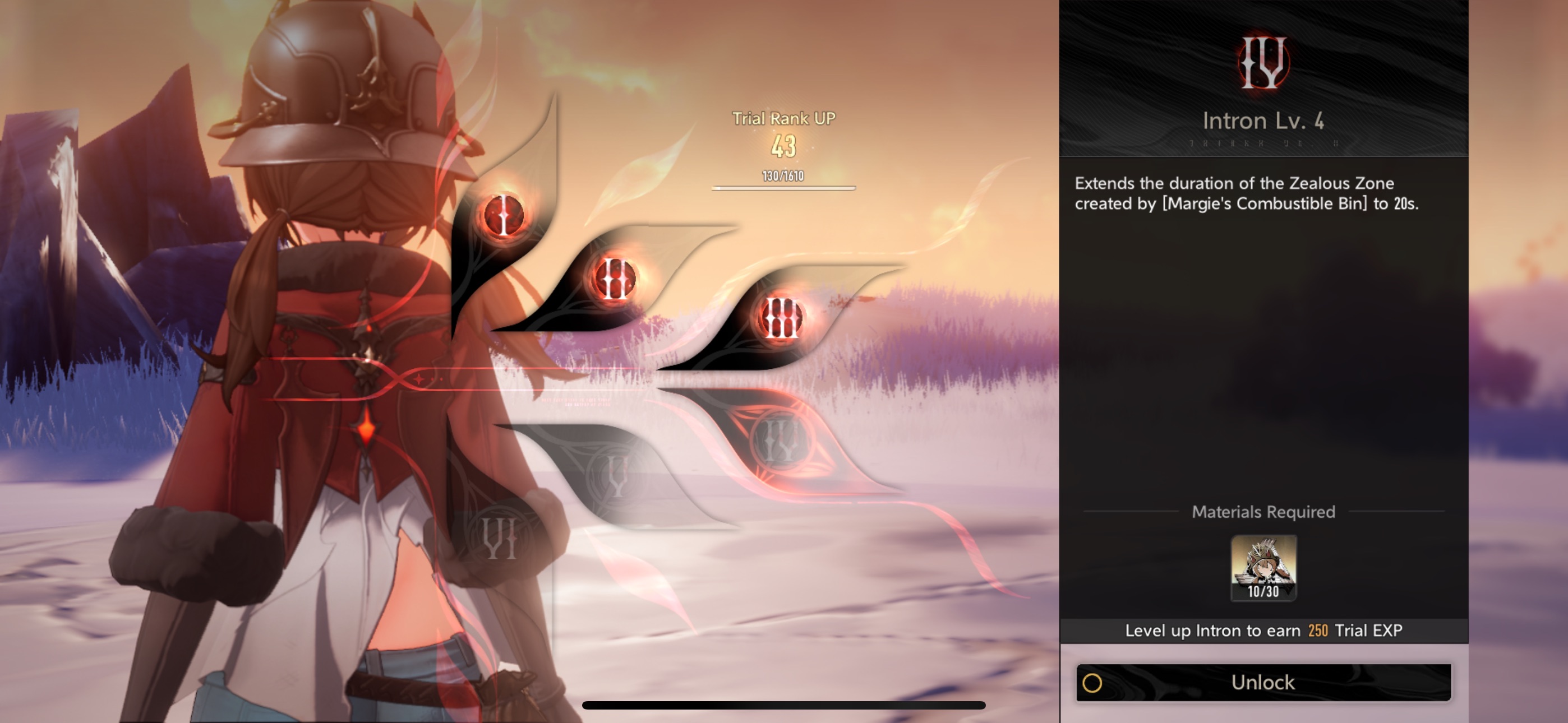Select the Intron II node

point(614,279)
